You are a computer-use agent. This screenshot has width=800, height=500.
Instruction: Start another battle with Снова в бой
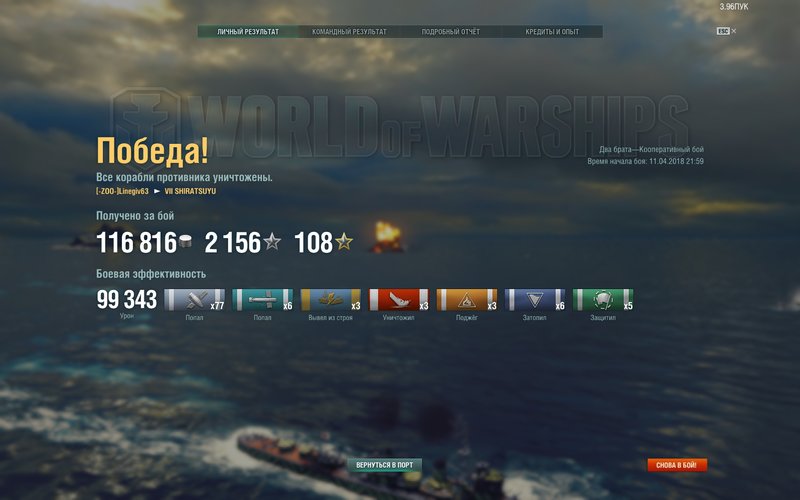(x=677, y=465)
